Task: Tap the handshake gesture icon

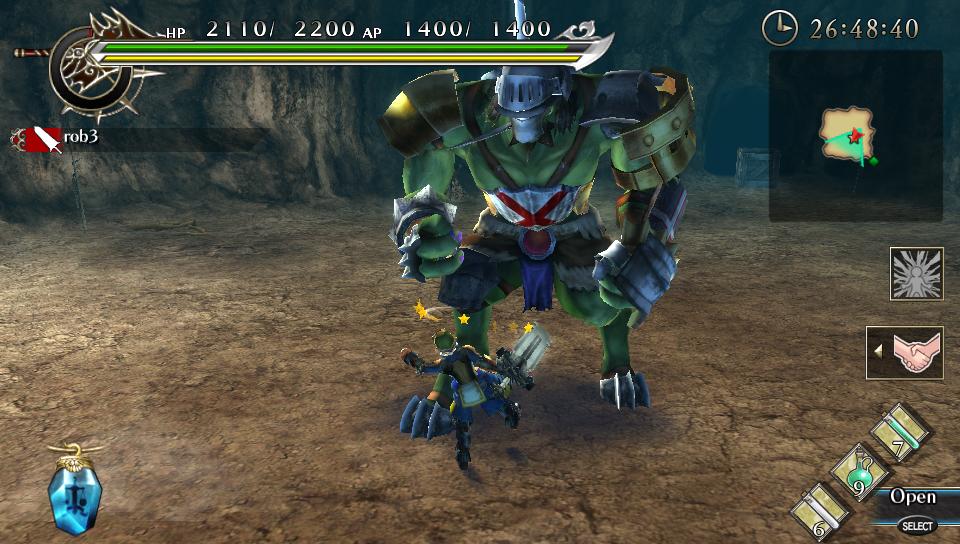Action: click(x=911, y=353)
